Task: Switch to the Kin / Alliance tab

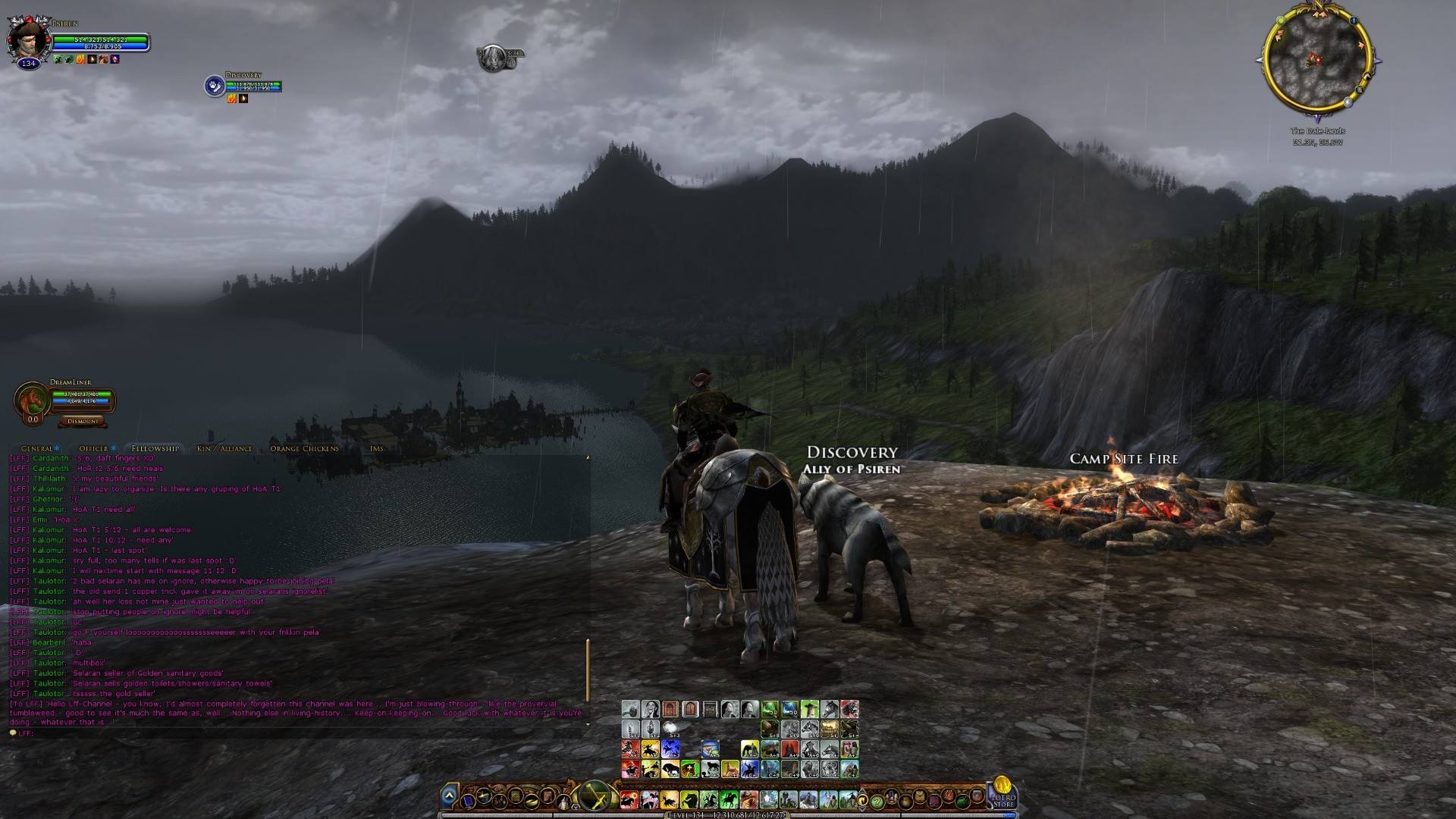Action: coord(224,448)
